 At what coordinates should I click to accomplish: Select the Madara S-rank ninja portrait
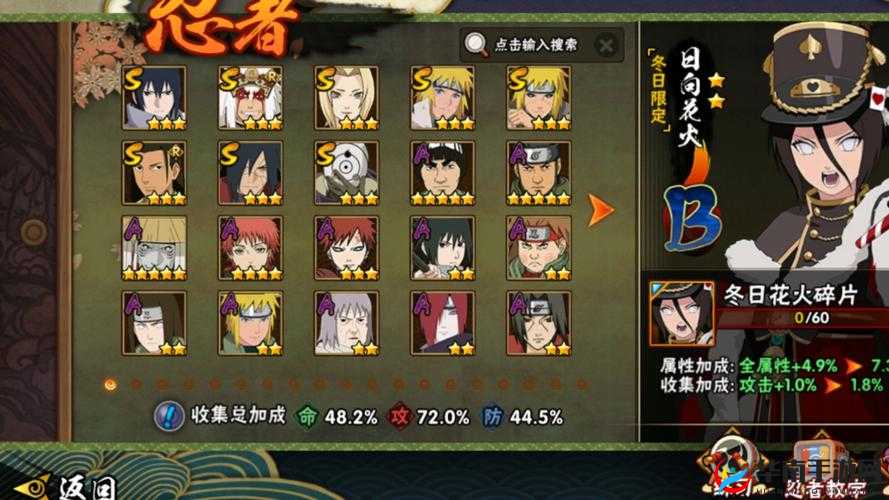[249, 172]
